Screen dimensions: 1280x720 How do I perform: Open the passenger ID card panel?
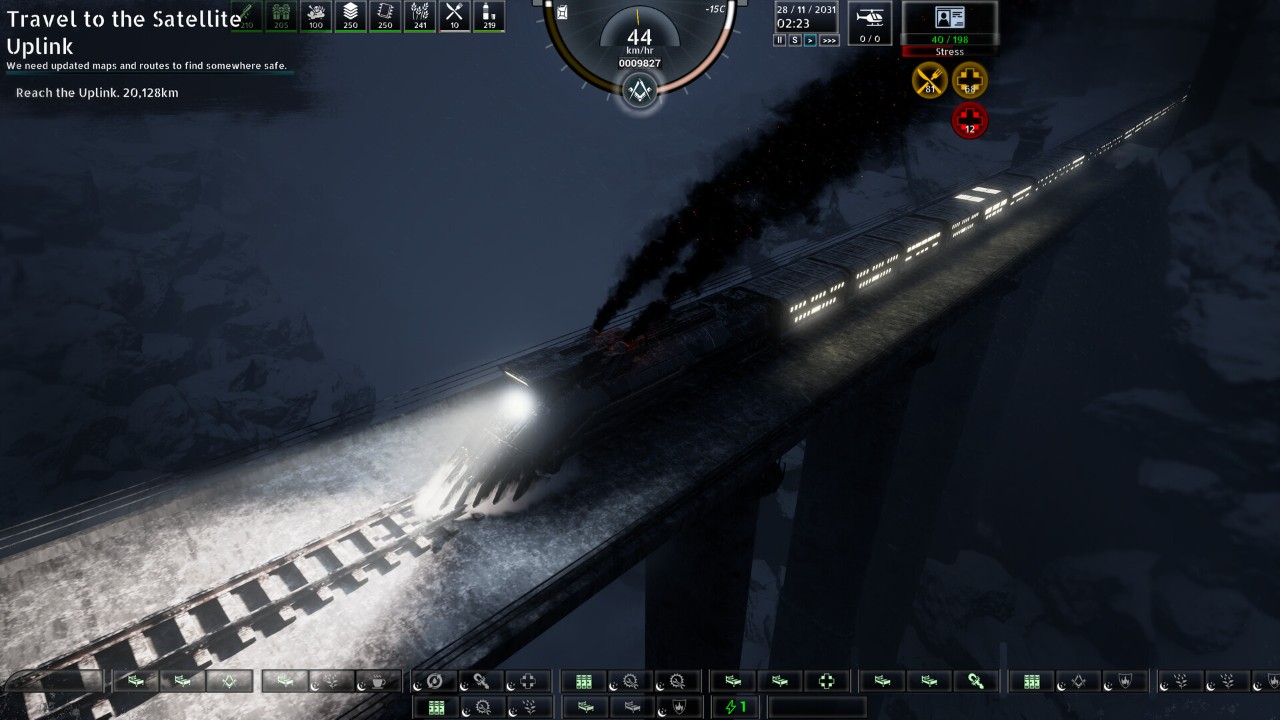[949, 18]
